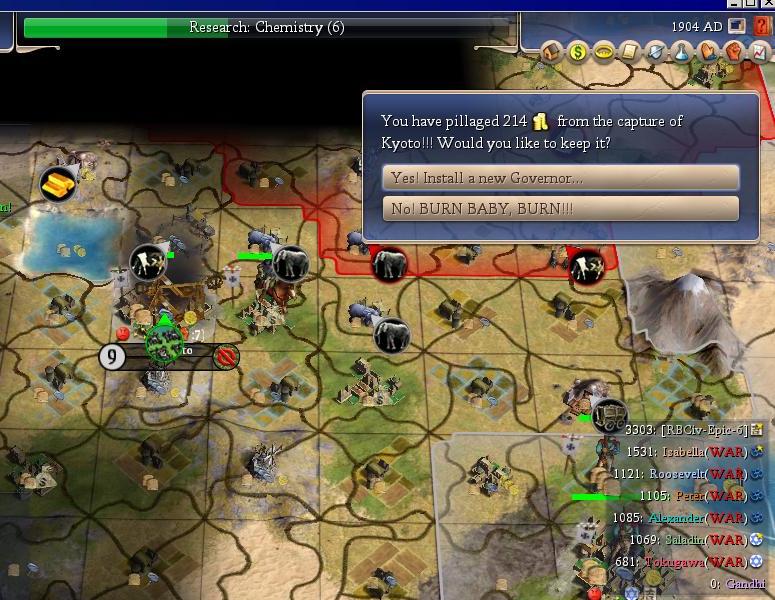Click the main menu icon beside the date
This screenshot has height=600, width=775.
pyautogui.click(x=737, y=26)
